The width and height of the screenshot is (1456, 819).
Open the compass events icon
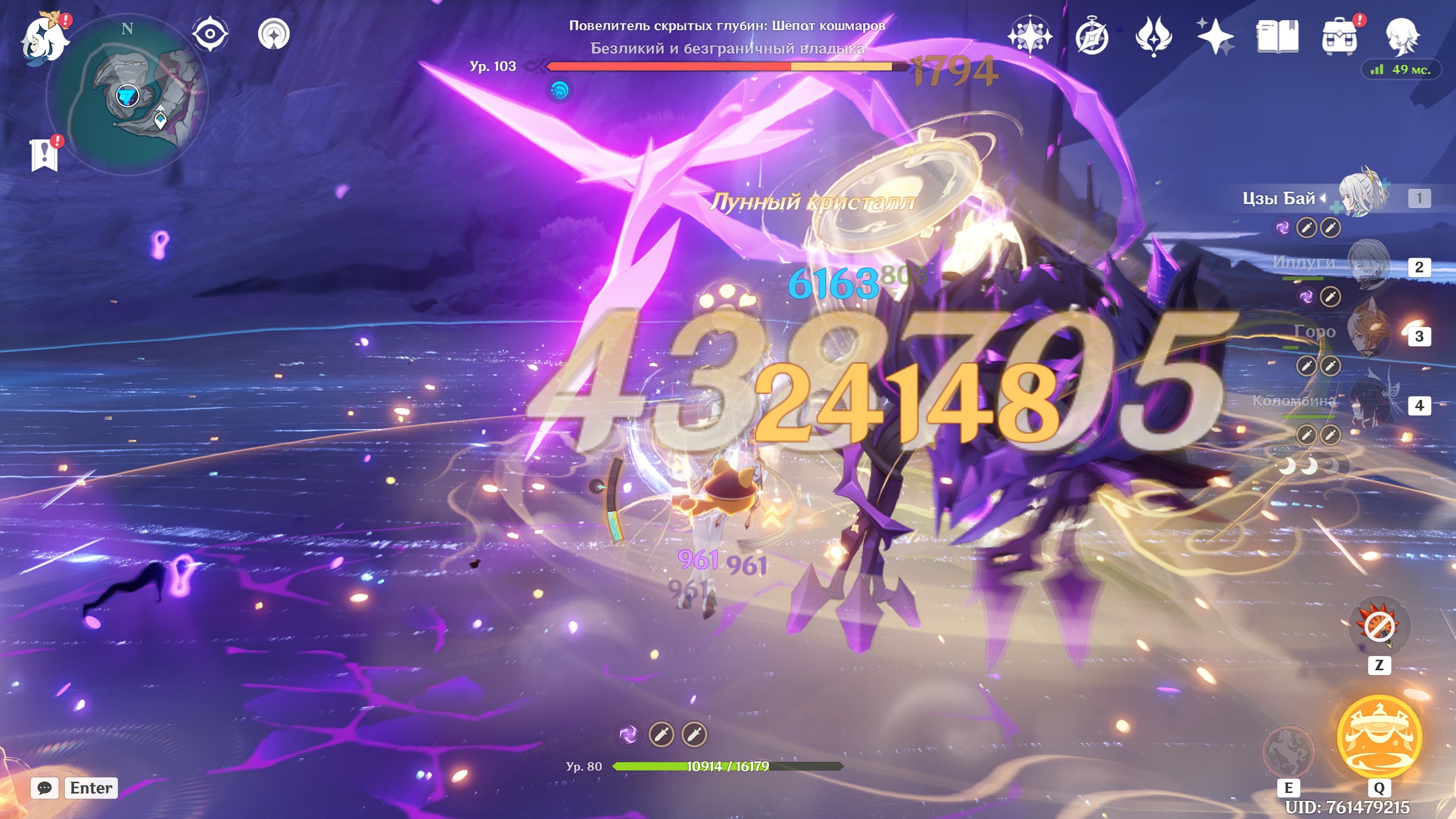[x=1092, y=36]
